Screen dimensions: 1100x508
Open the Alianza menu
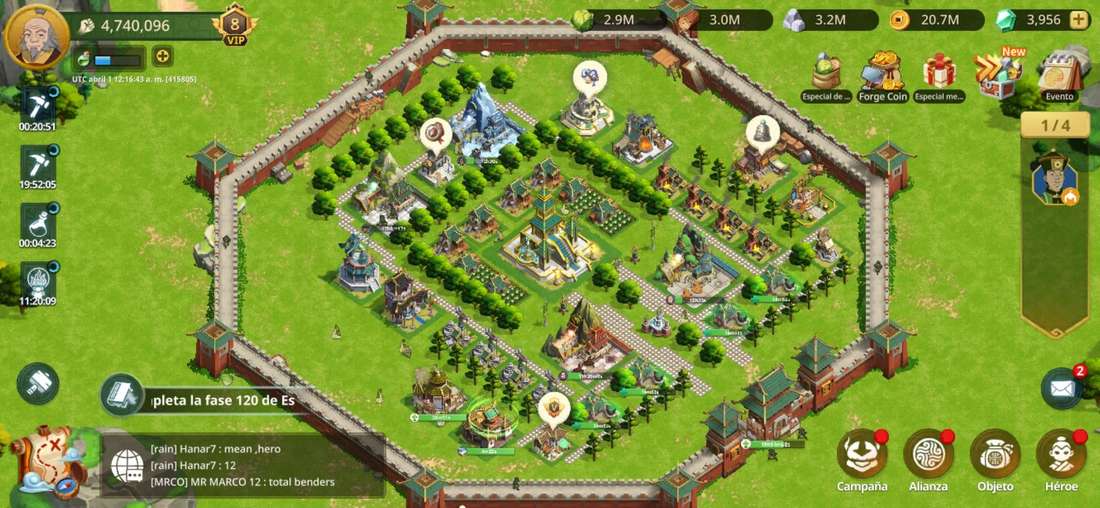pos(928,458)
